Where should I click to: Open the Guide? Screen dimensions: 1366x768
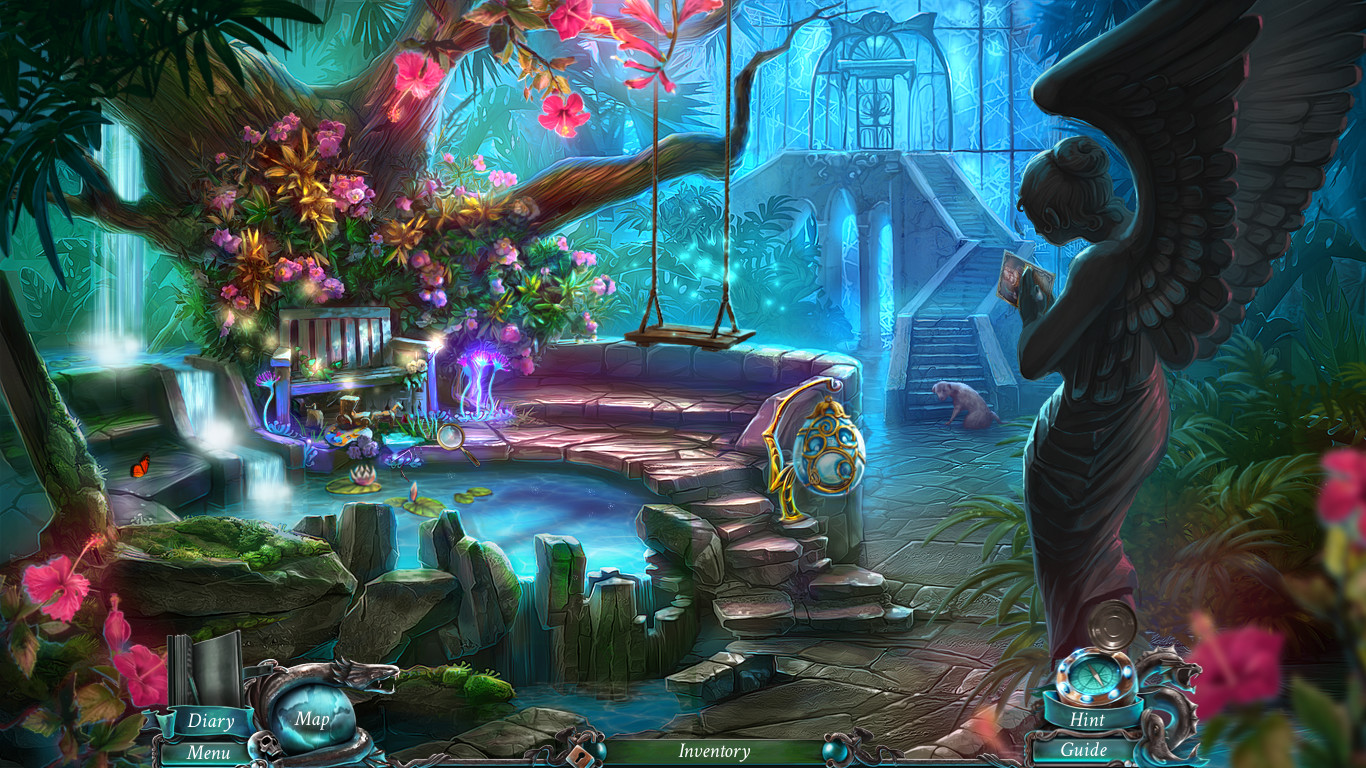click(x=1085, y=749)
